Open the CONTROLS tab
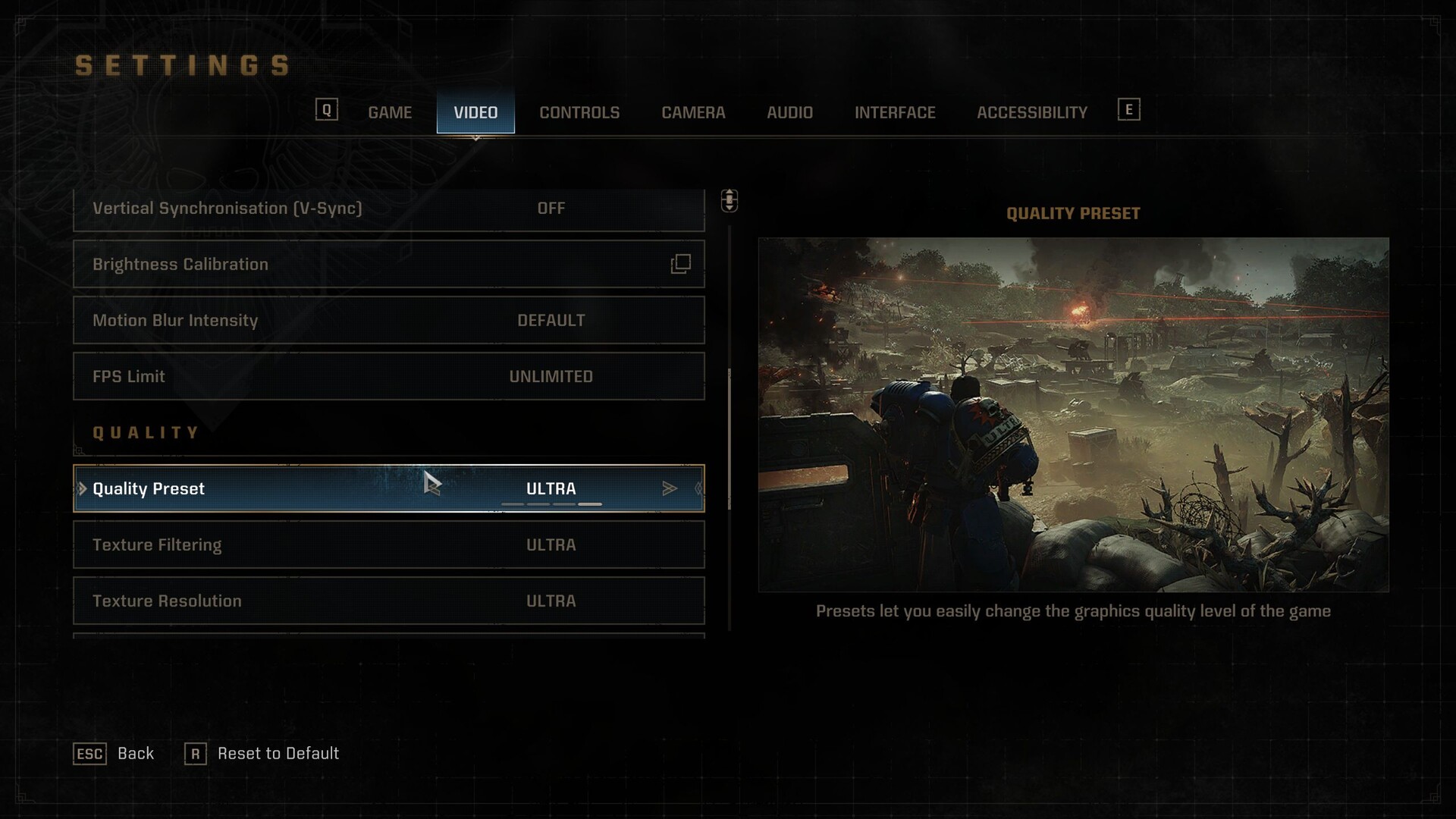This screenshot has width=1456, height=819. point(579,112)
